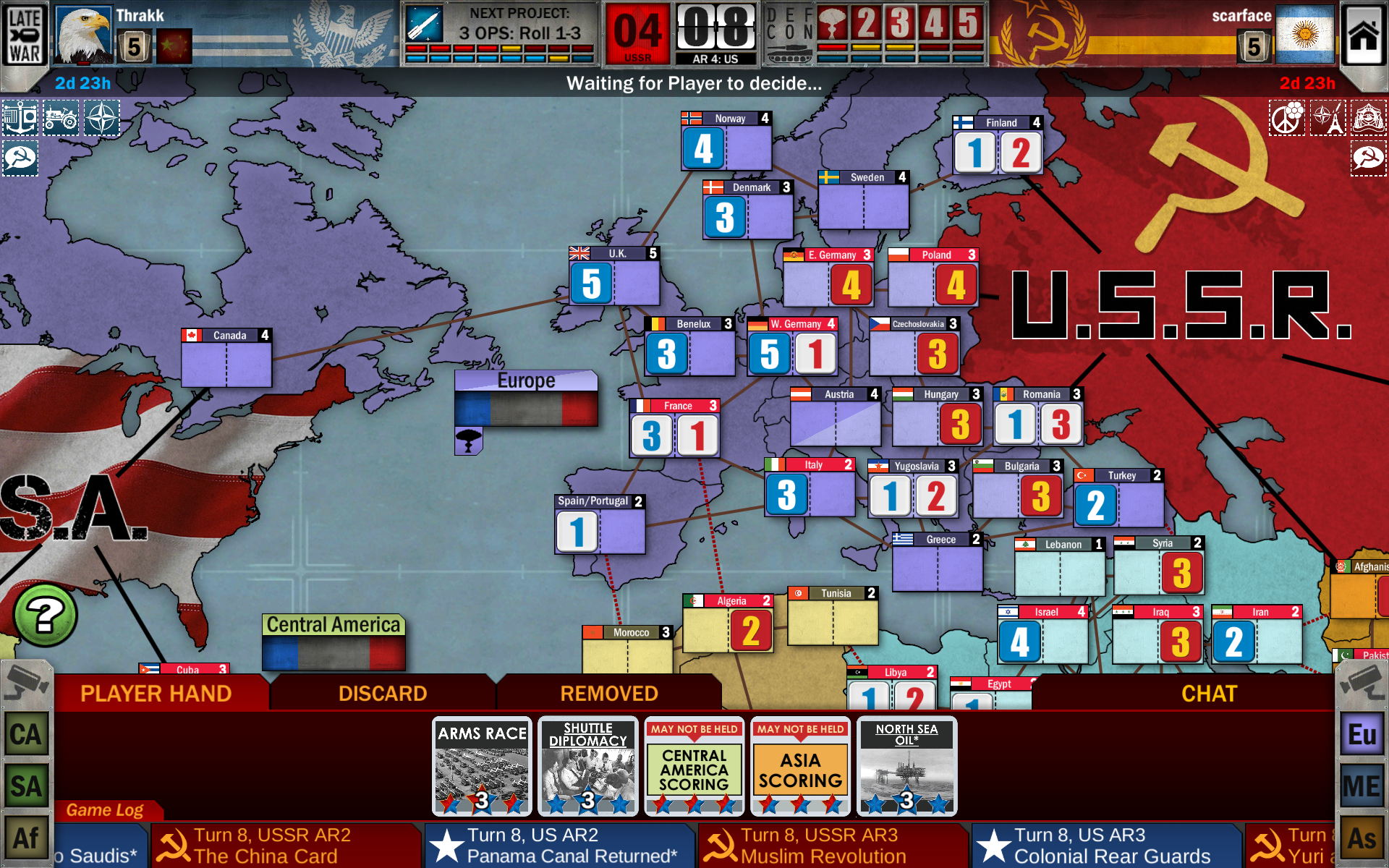Click the CA region shortcut button
Viewport: 1389px width, 868px height.
(x=26, y=733)
